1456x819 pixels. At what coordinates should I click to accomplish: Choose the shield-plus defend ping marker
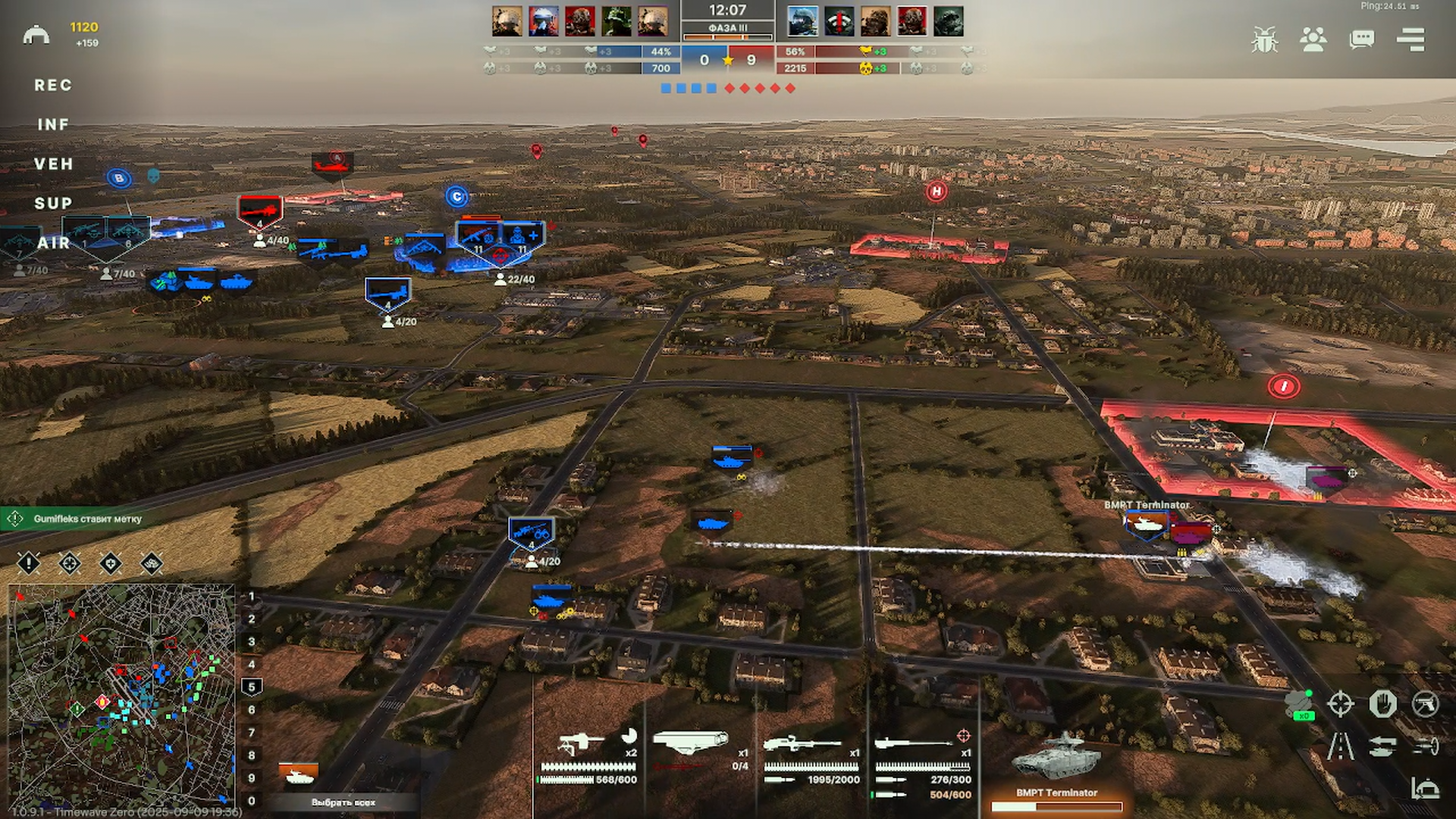111,563
